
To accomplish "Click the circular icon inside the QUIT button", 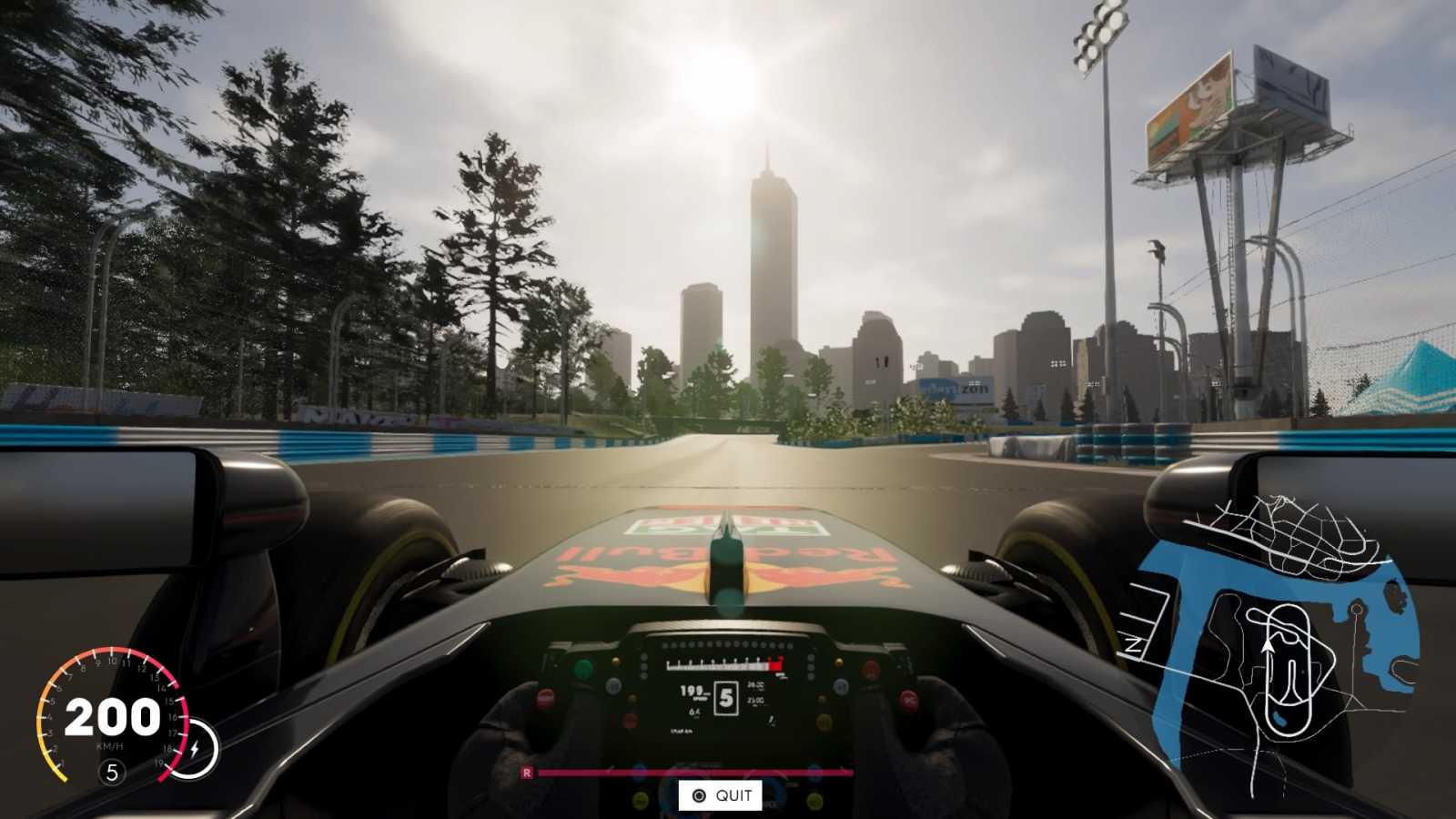I will pyautogui.click(x=699, y=795).
